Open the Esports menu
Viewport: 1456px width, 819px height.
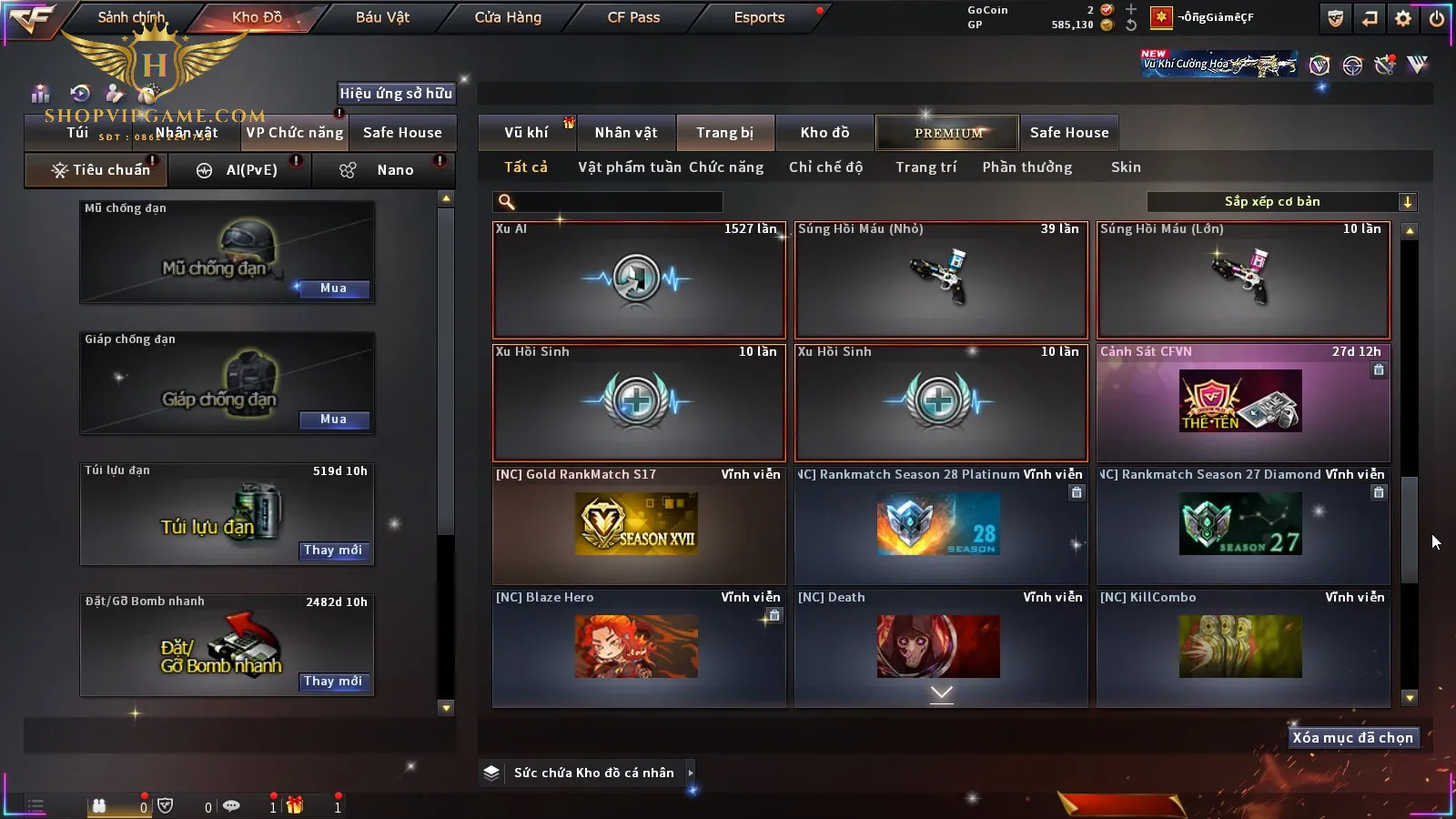(759, 17)
